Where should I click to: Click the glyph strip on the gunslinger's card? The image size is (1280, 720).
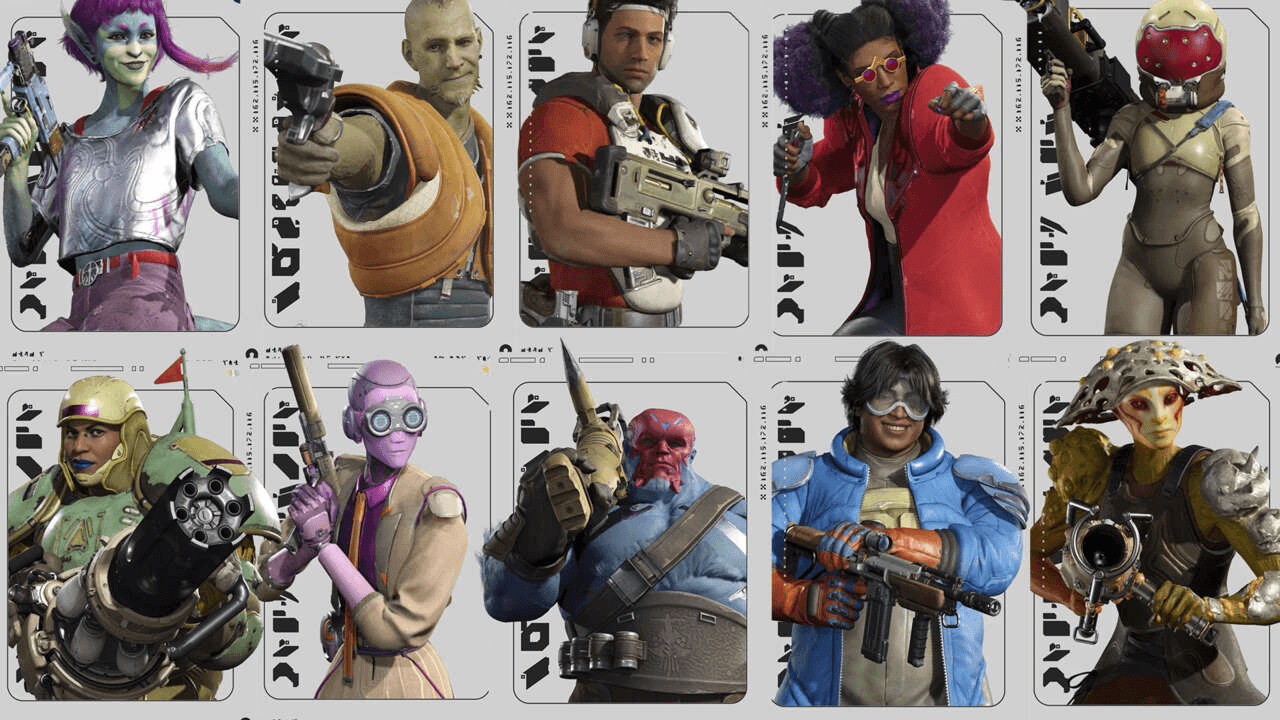coord(283,230)
